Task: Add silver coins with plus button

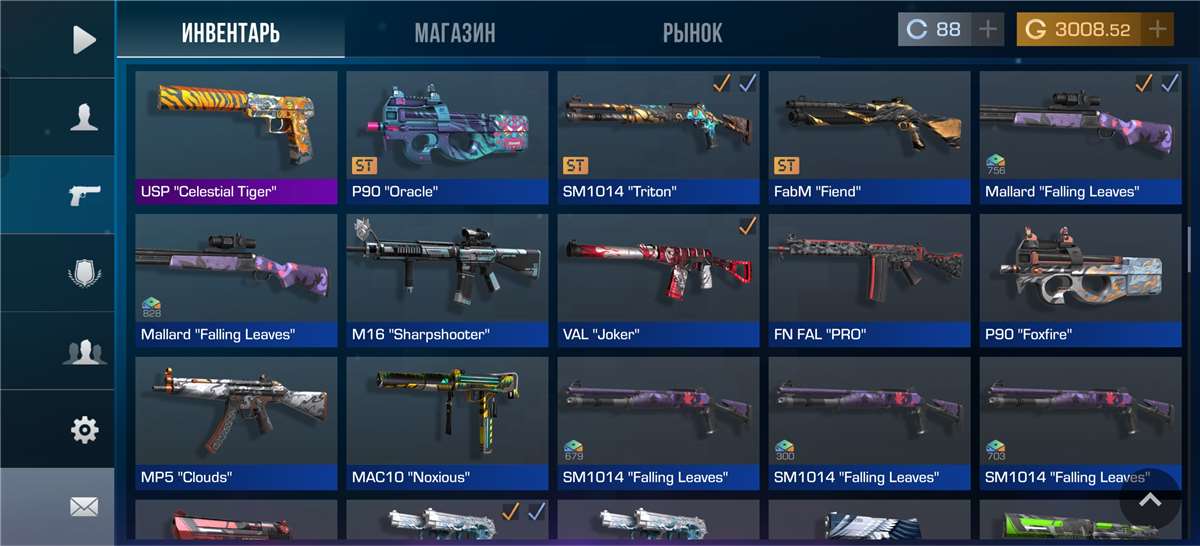Action: (988, 30)
